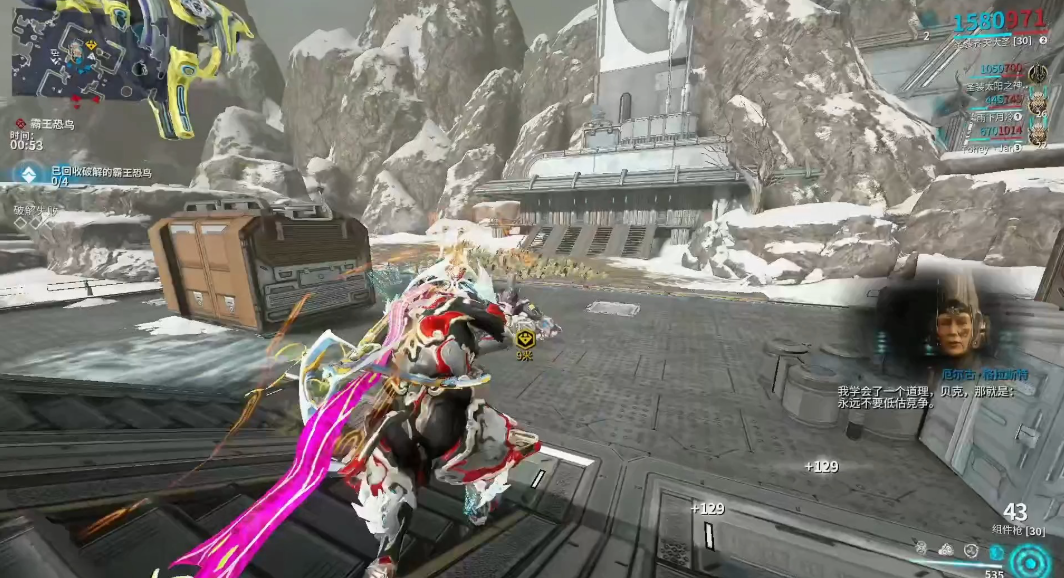Image resolution: width=1064 pixels, height=578 pixels.
Task: Activate the glowing blue selected ability icon
Action: coord(995,551)
